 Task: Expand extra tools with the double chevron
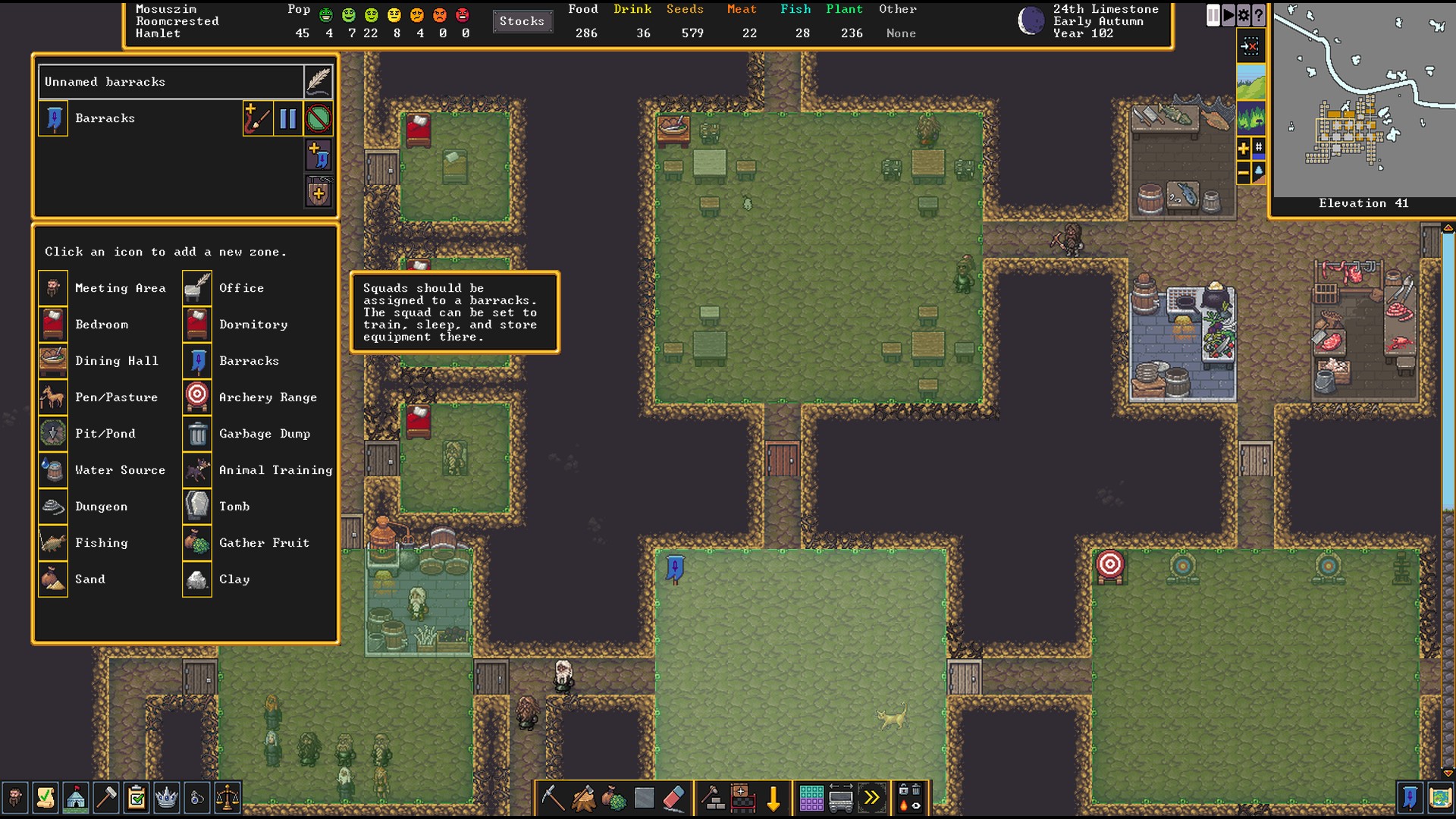pos(872,797)
